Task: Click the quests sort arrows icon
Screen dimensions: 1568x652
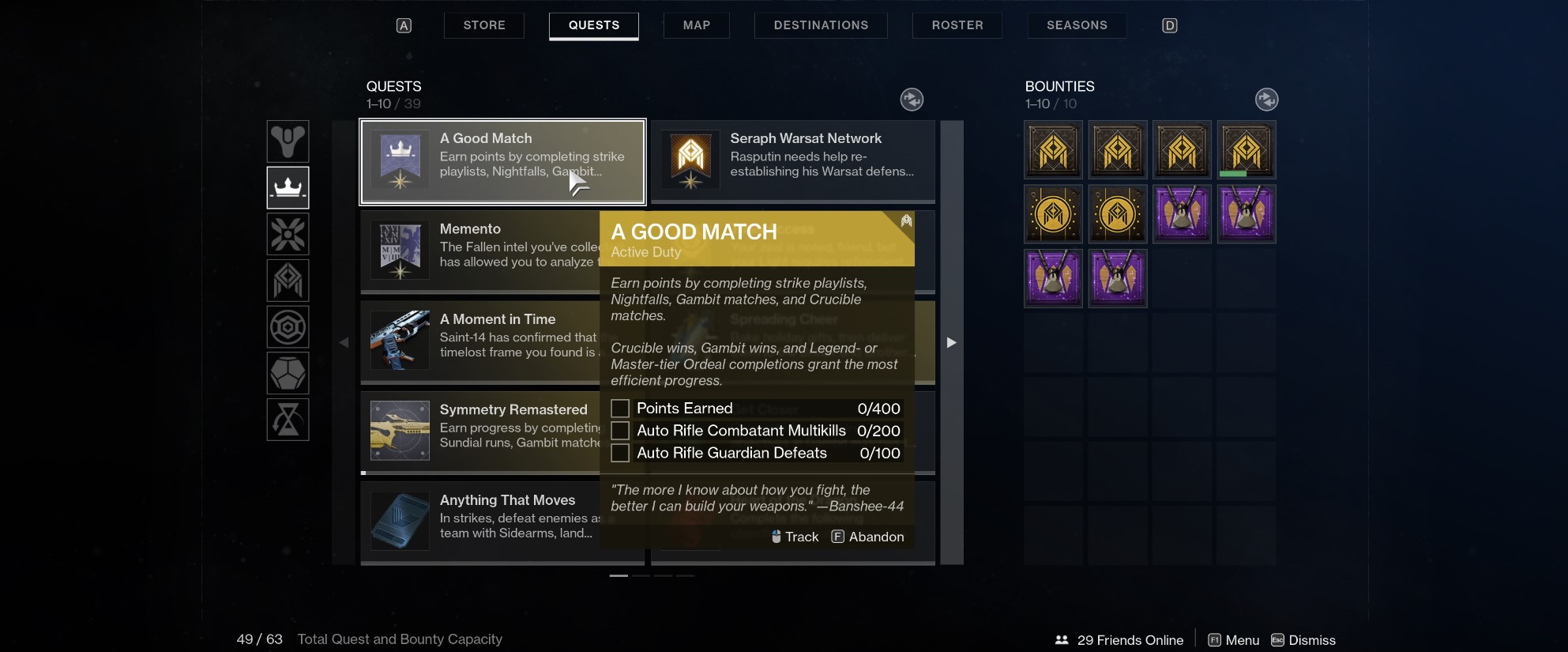Action: click(x=912, y=100)
